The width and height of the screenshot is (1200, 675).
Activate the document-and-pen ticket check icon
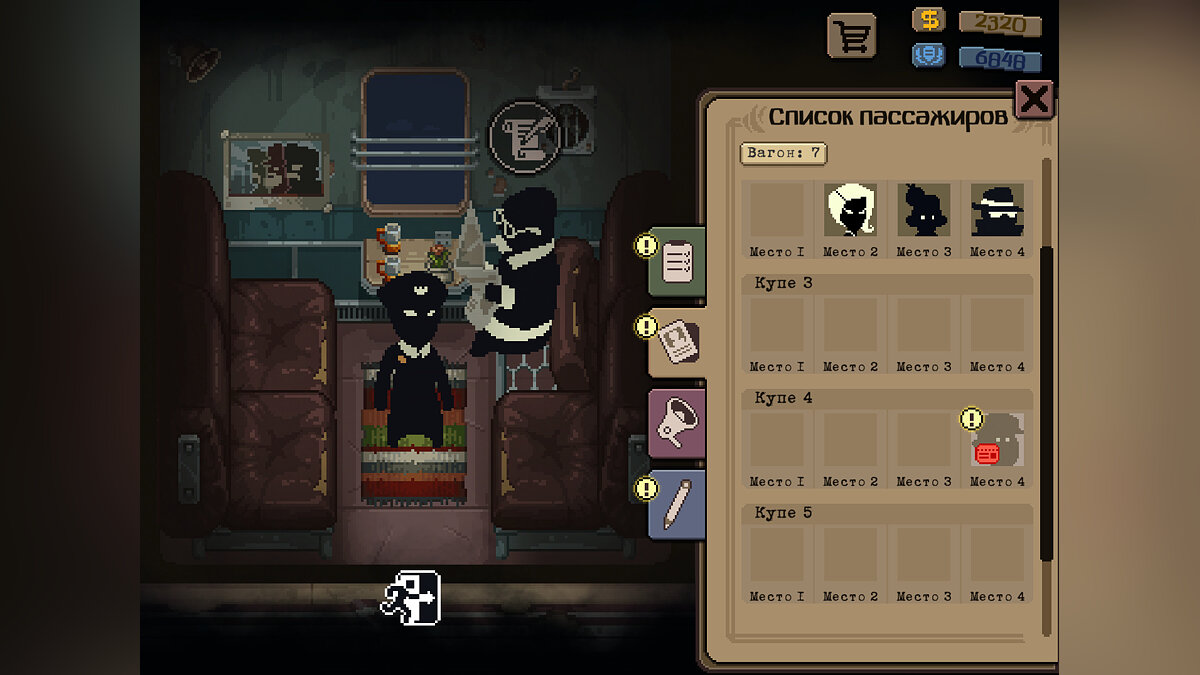point(523,137)
